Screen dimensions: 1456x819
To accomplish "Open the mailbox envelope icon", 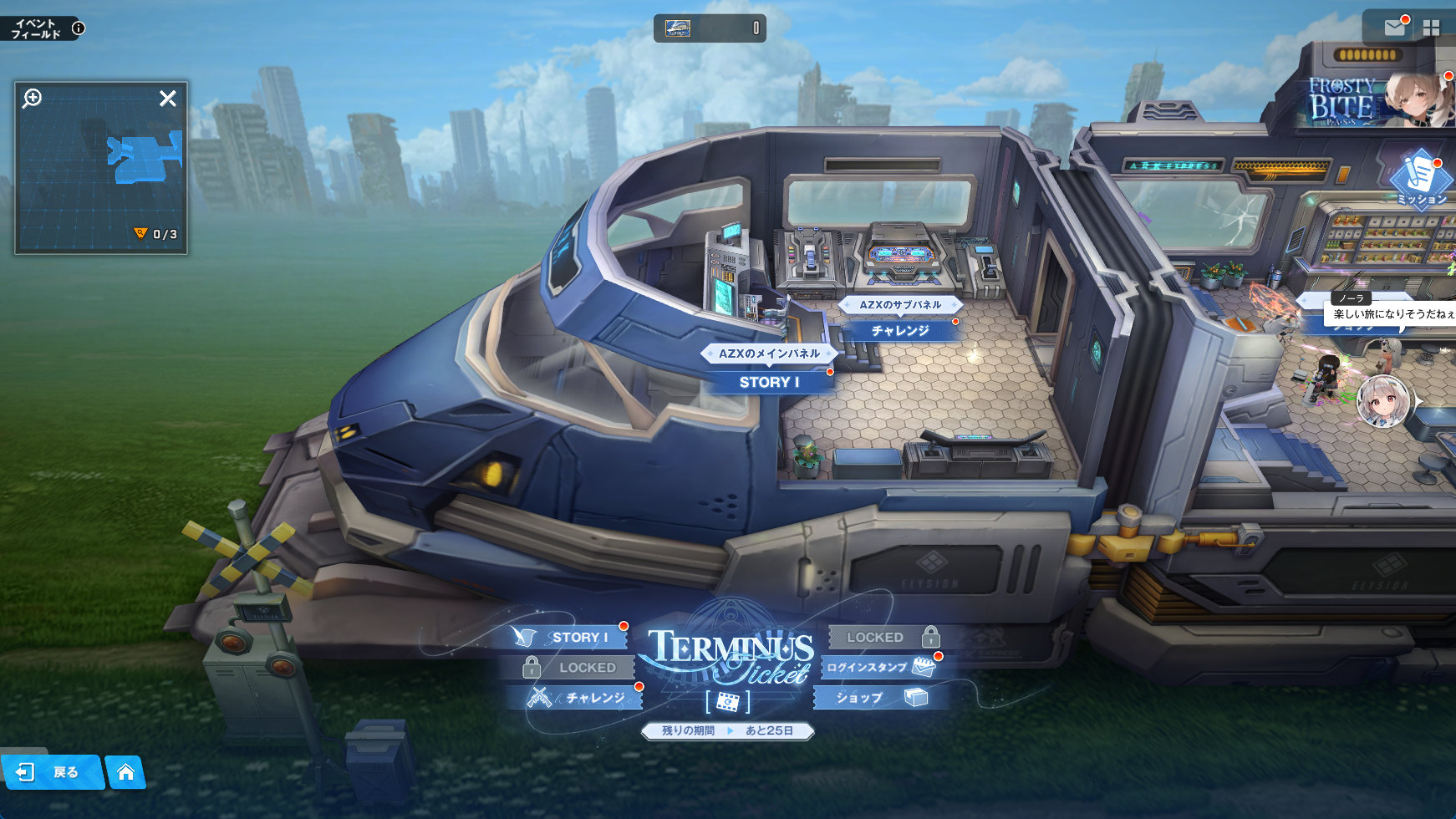I will point(1394,28).
